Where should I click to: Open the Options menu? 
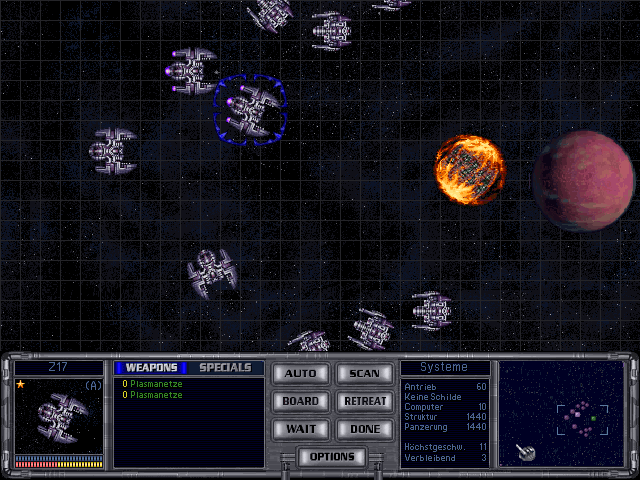point(332,457)
